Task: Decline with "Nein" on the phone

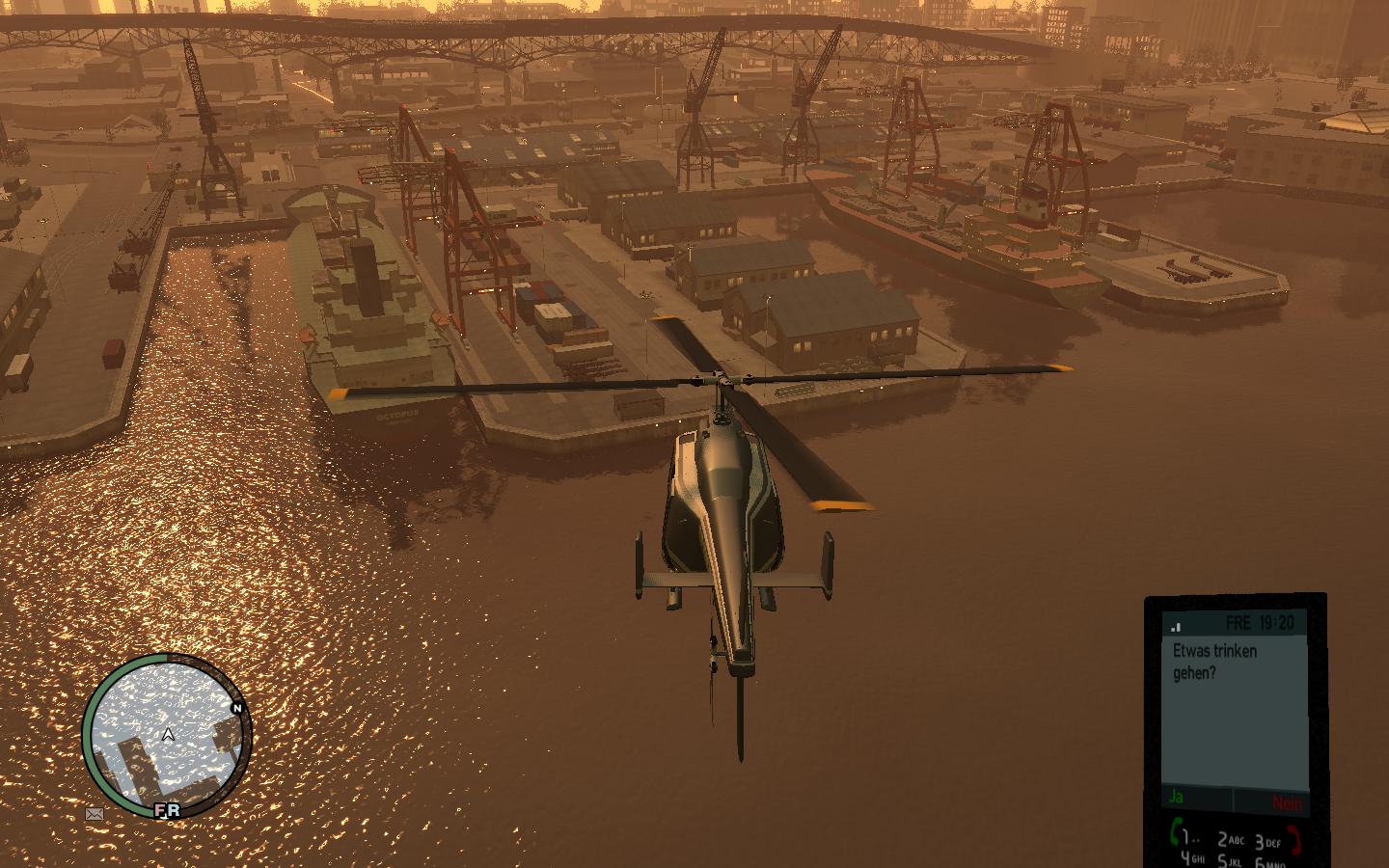Action: (x=1286, y=802)
